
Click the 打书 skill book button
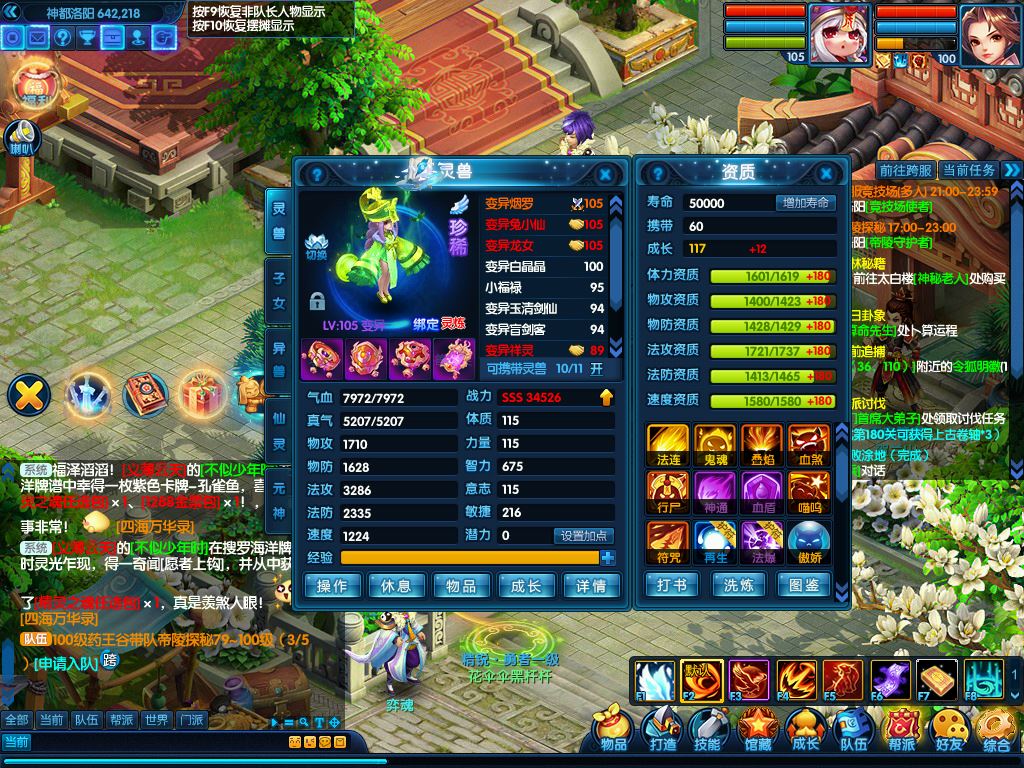(672, 584)
